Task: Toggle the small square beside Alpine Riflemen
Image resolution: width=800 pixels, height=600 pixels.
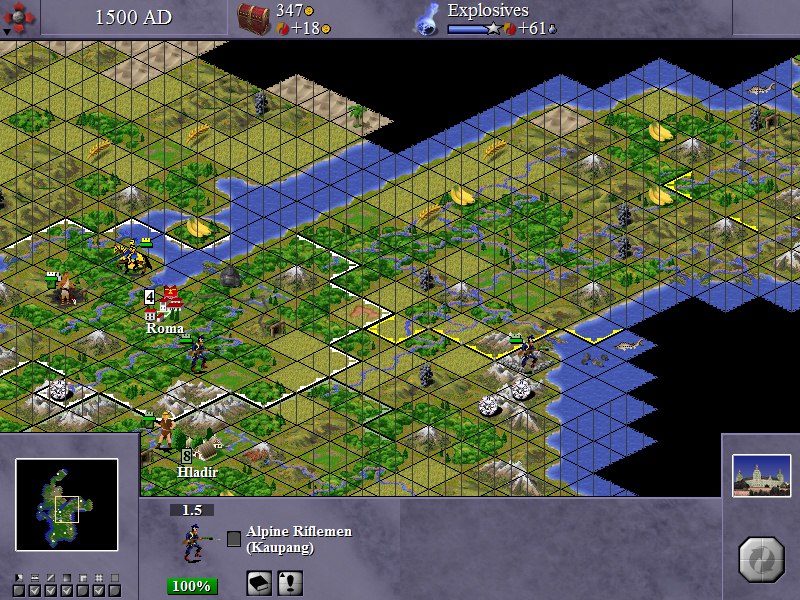Action: pyautogui.click(x=234, y=539)
